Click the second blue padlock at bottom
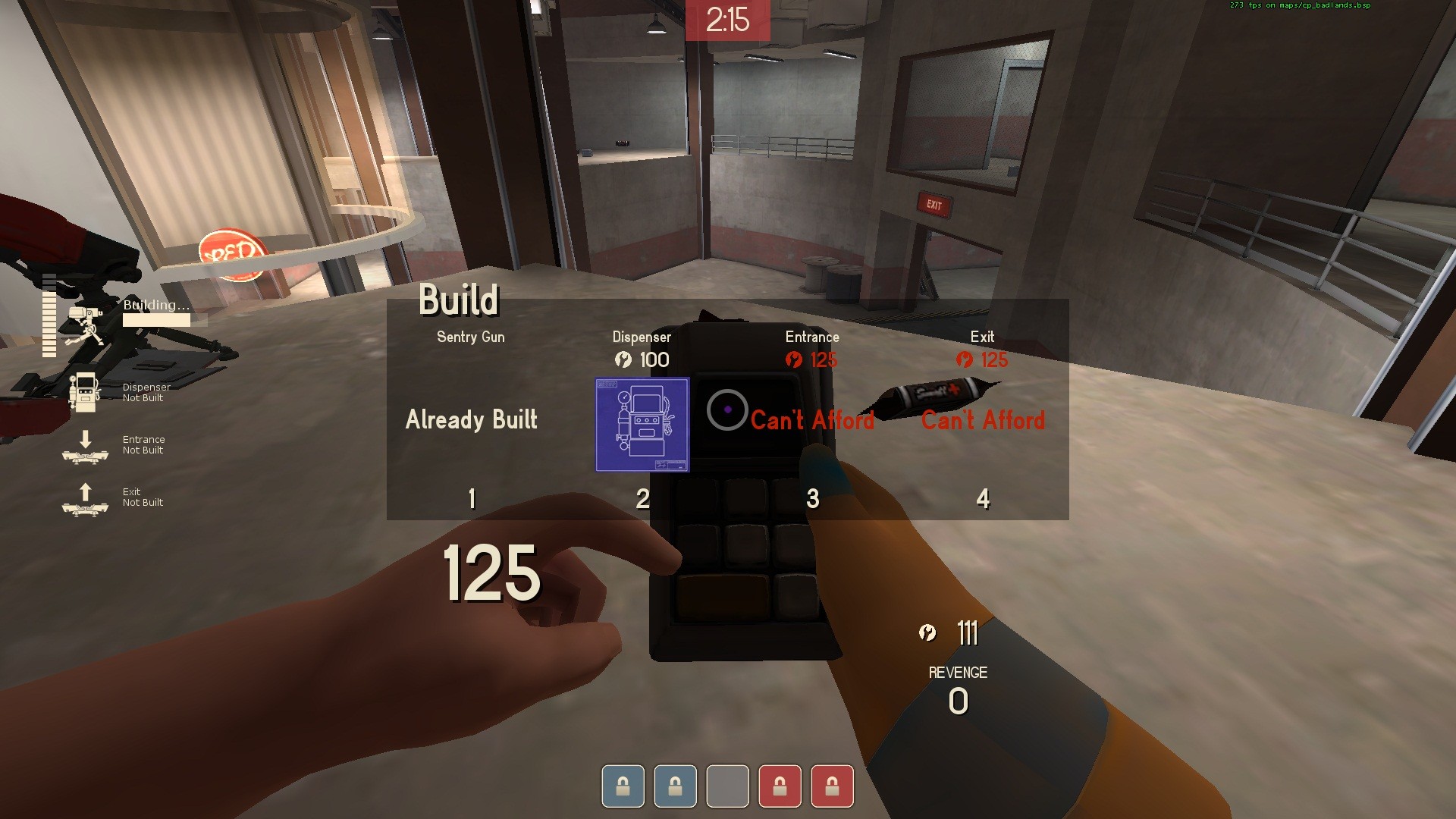1456x819 pixels. pos(675,786)
